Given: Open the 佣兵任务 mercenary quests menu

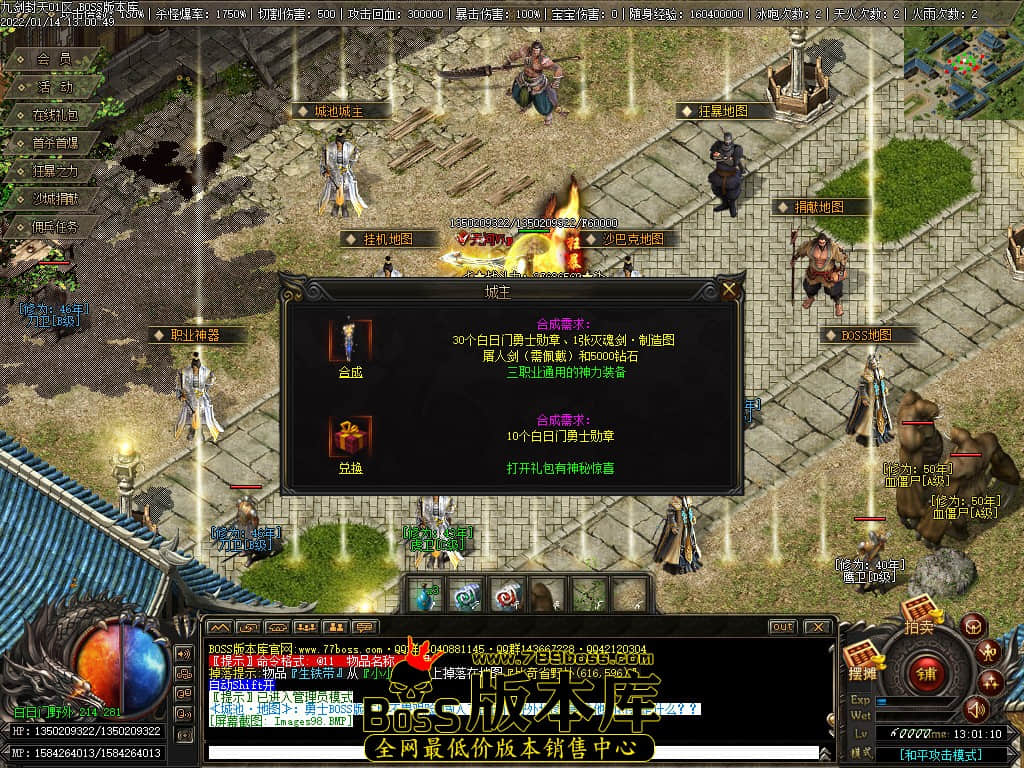Looking at the screenshot, I should pos(55,227).
